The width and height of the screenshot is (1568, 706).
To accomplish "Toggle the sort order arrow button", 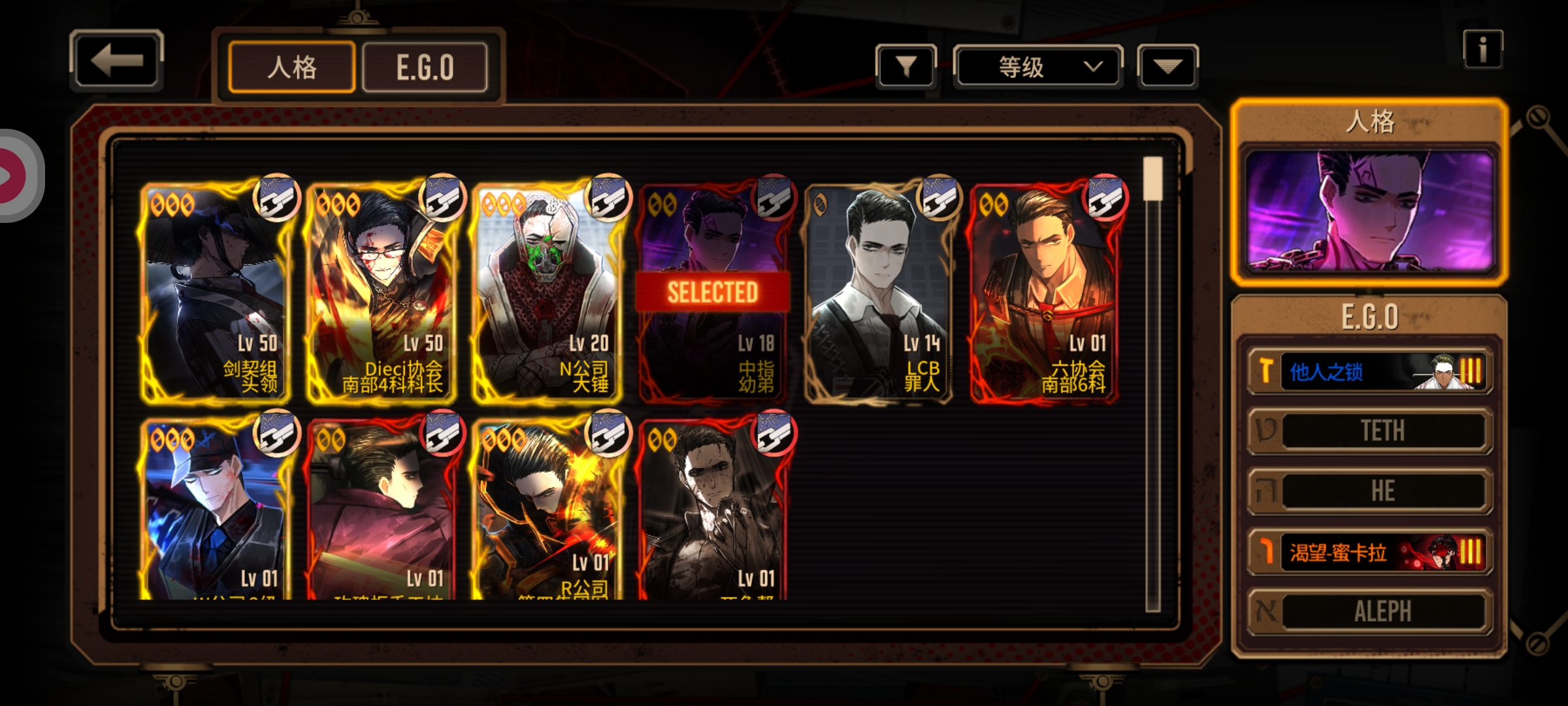I will coord(1168,66).
